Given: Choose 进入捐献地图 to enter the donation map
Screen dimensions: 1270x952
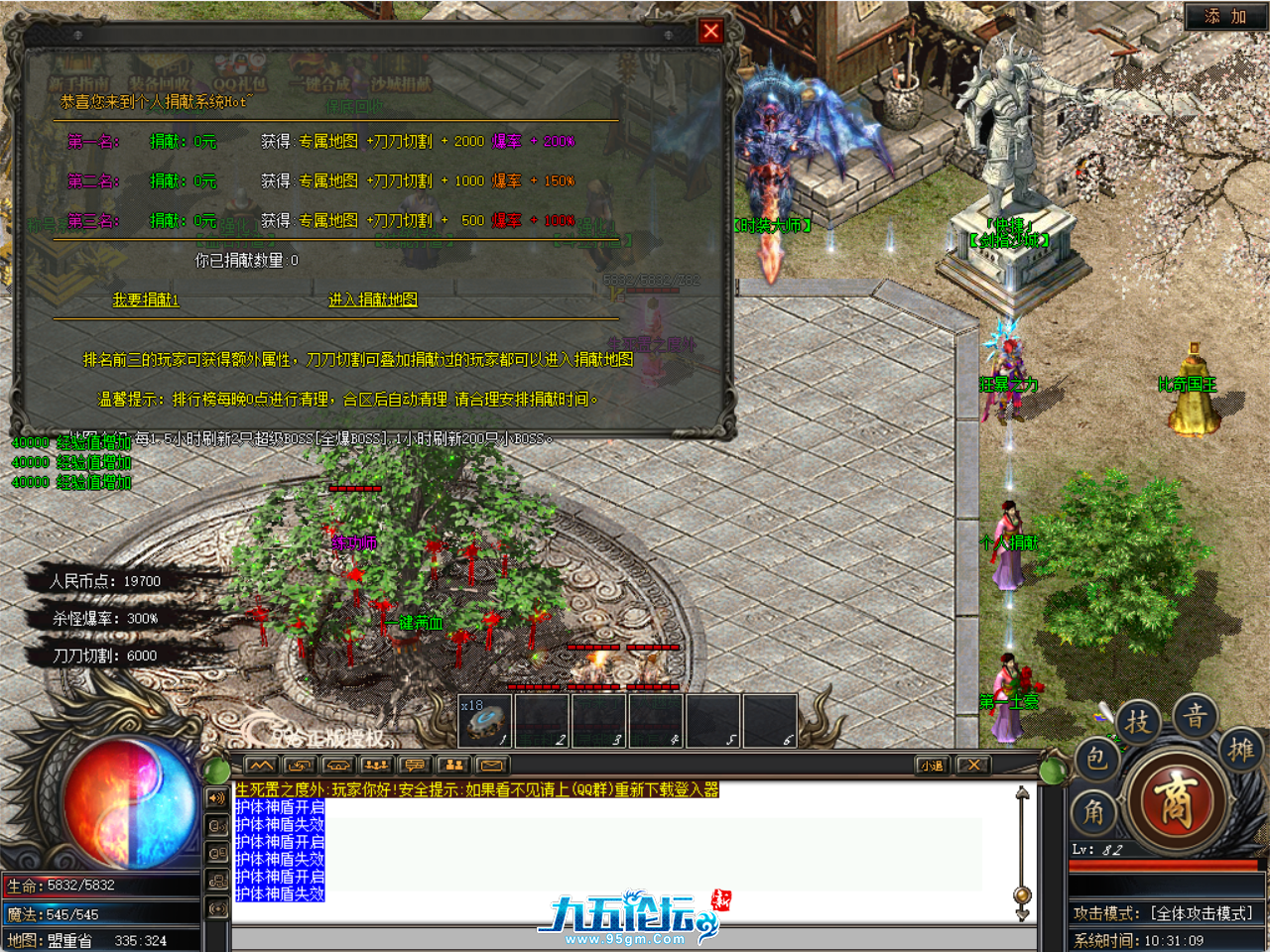Looking at the screenshot, I should click(x=373, y=299).
